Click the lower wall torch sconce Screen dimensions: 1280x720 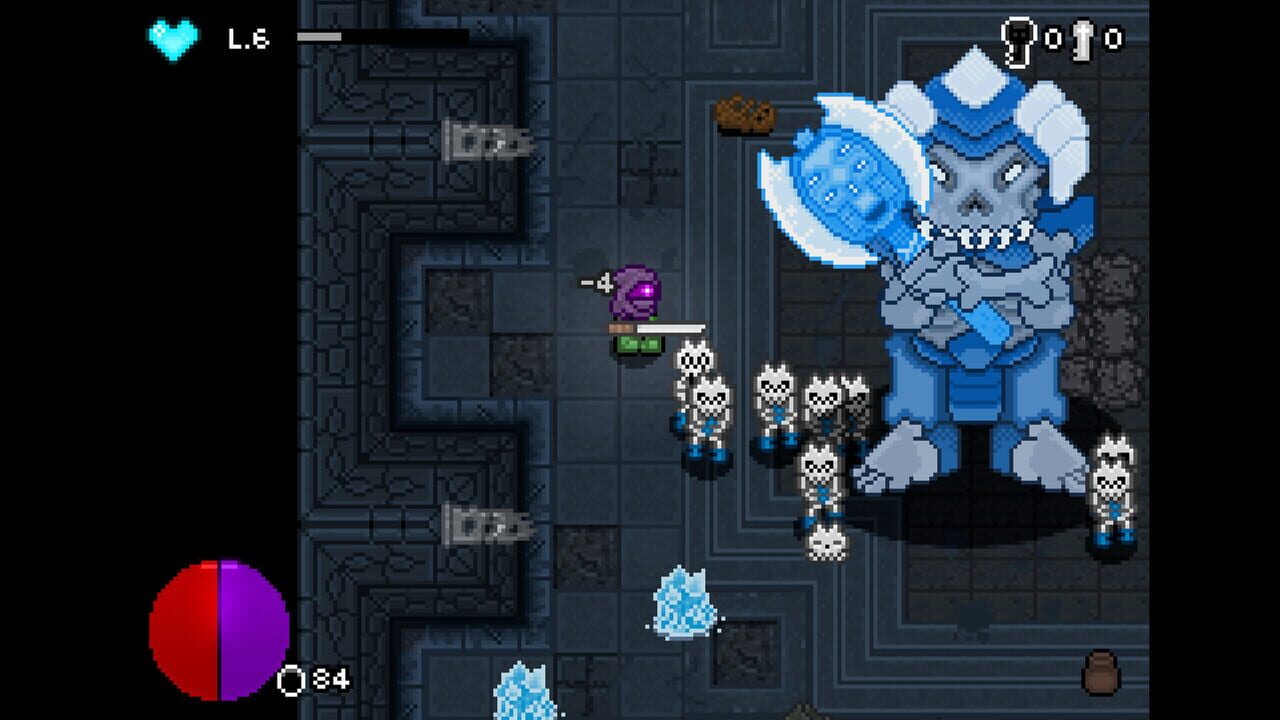pyautogui.click(x=485, y=523)
